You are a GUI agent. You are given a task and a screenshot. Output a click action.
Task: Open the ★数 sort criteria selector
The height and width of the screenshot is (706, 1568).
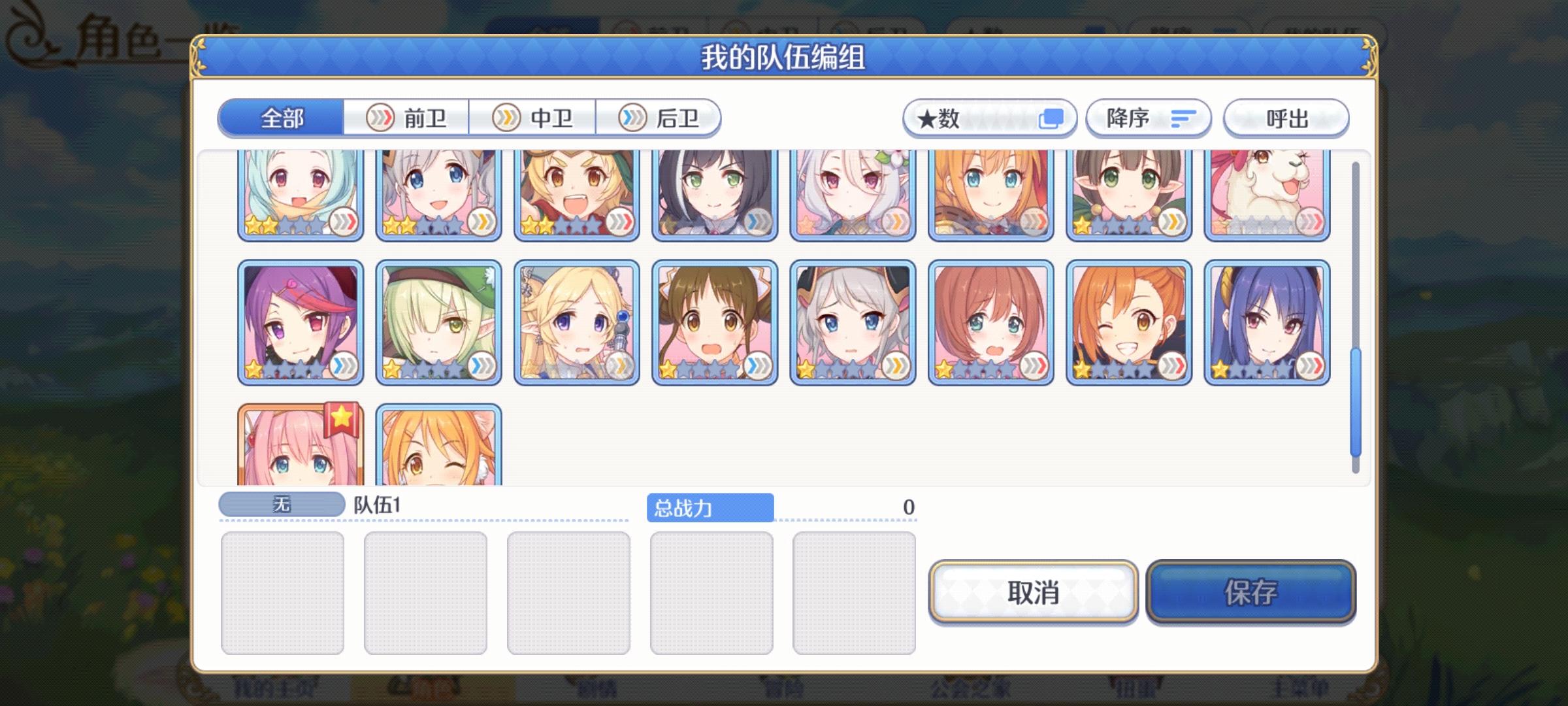[988, 118]
